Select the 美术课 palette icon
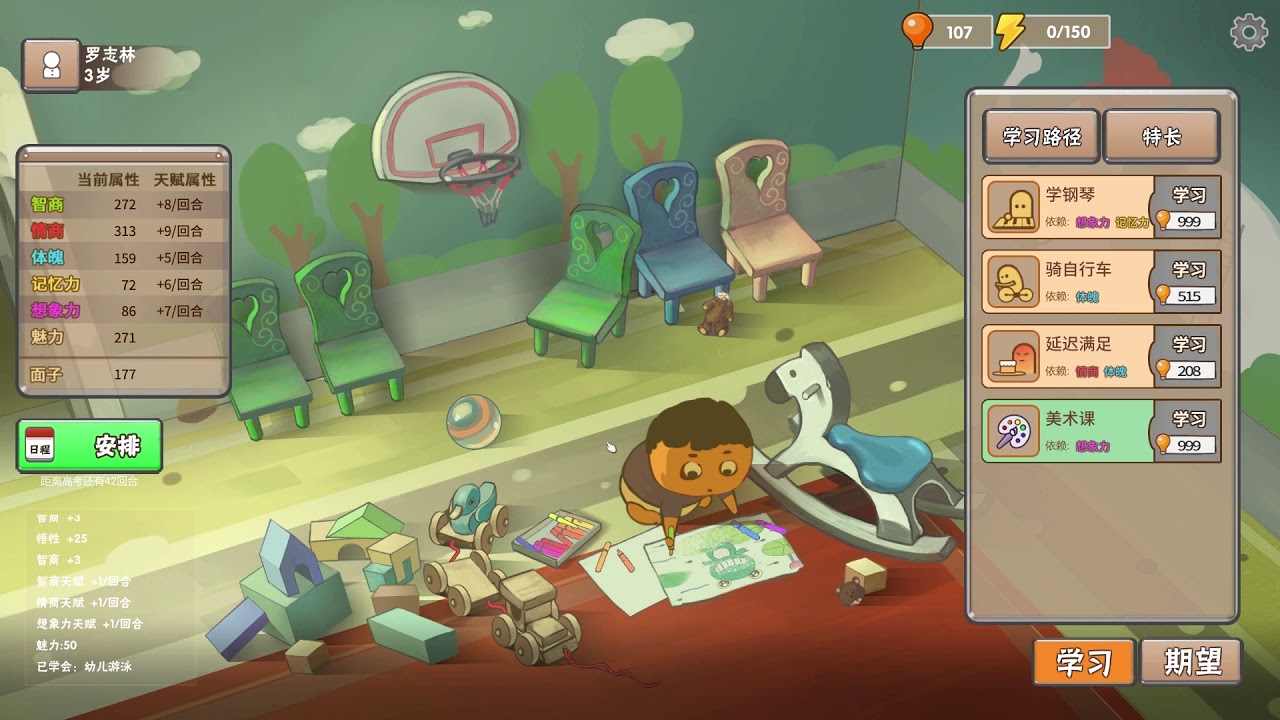This screenshot has width=1280, height=720. pos(1013,432)
